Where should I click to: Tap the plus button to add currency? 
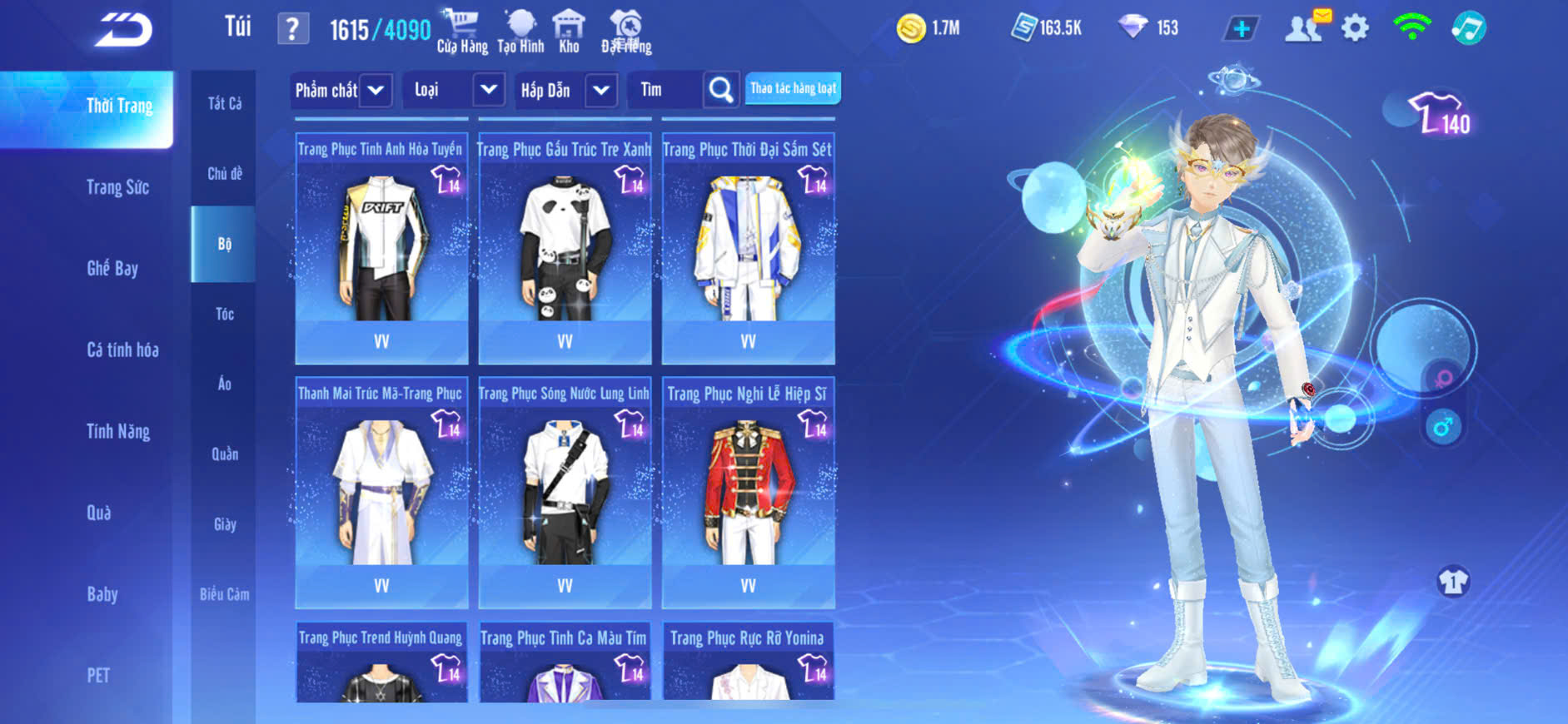(1241, 28)
